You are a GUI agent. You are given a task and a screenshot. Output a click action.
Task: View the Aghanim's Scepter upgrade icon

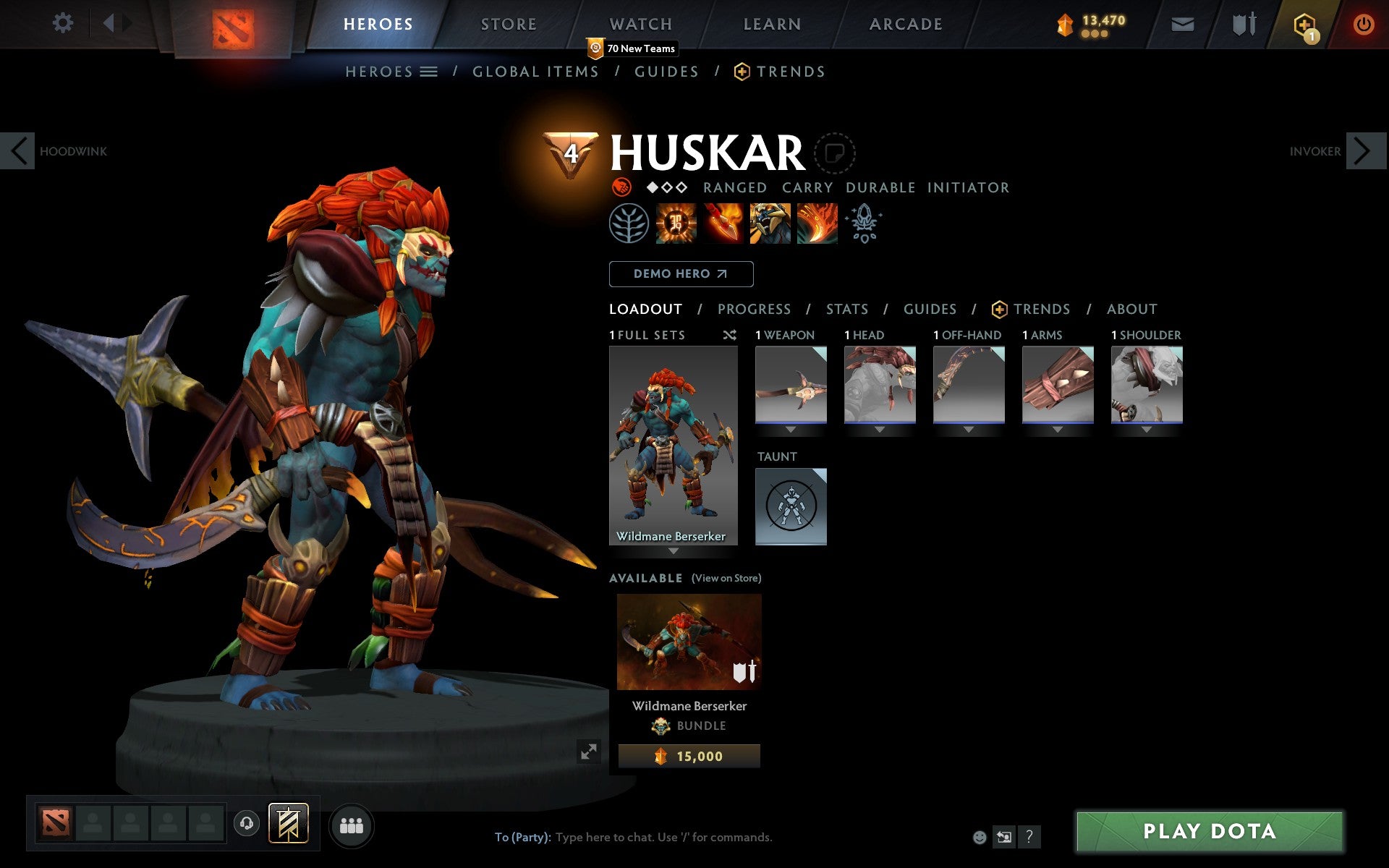tap(865, 224)
